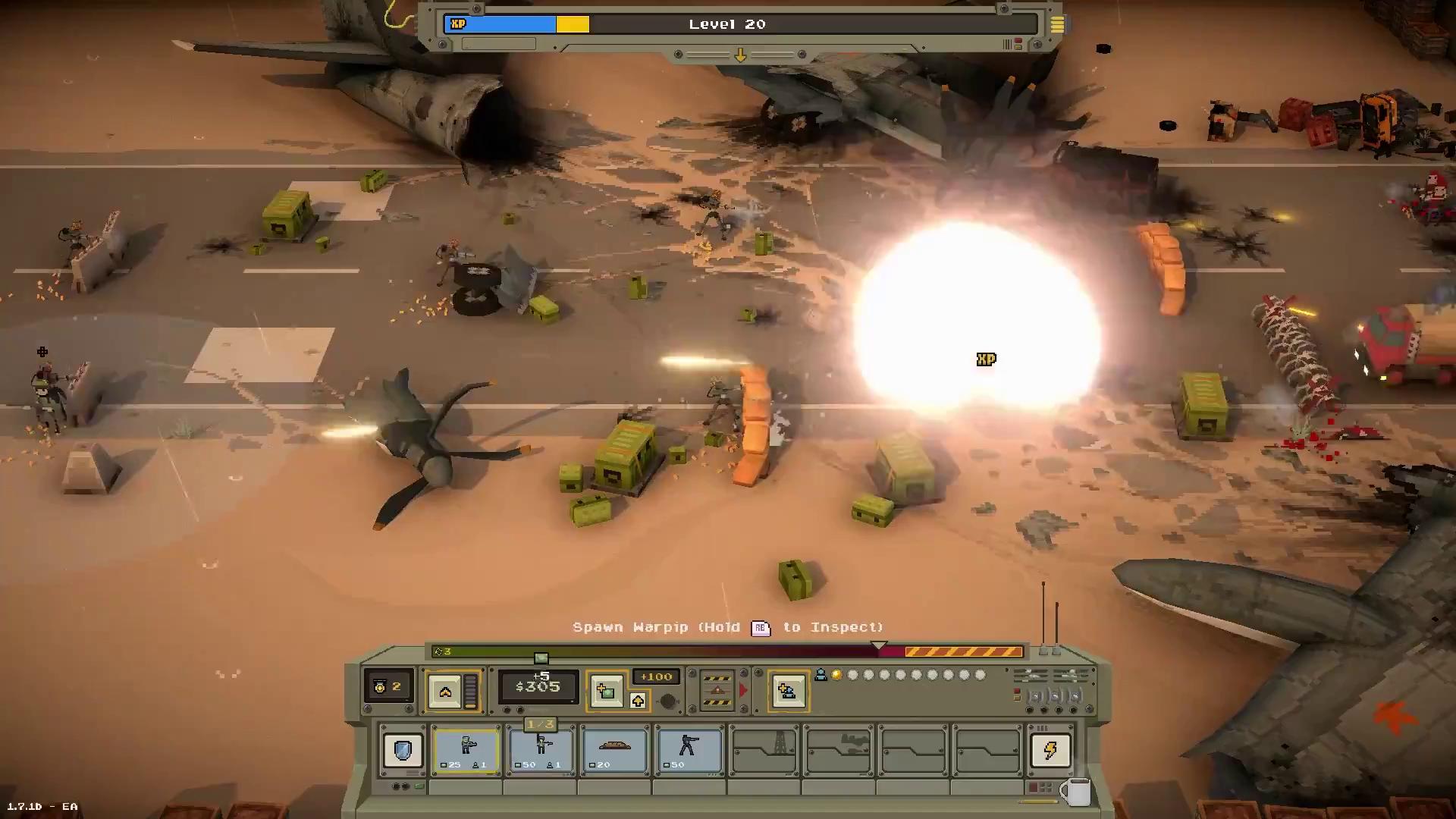This screenshot has width=1456, height=819.
Task: Click the small yellow up-arrow button
Action: coord(638,701)
